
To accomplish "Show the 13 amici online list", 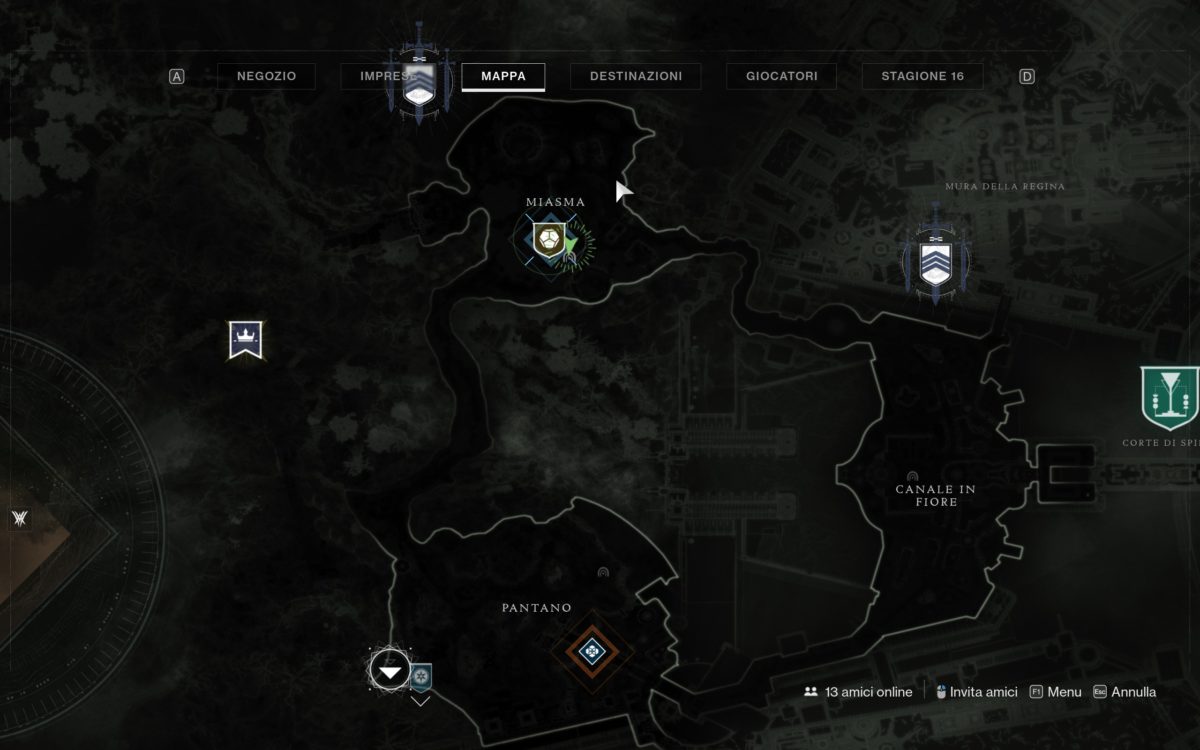I will 858,692.
